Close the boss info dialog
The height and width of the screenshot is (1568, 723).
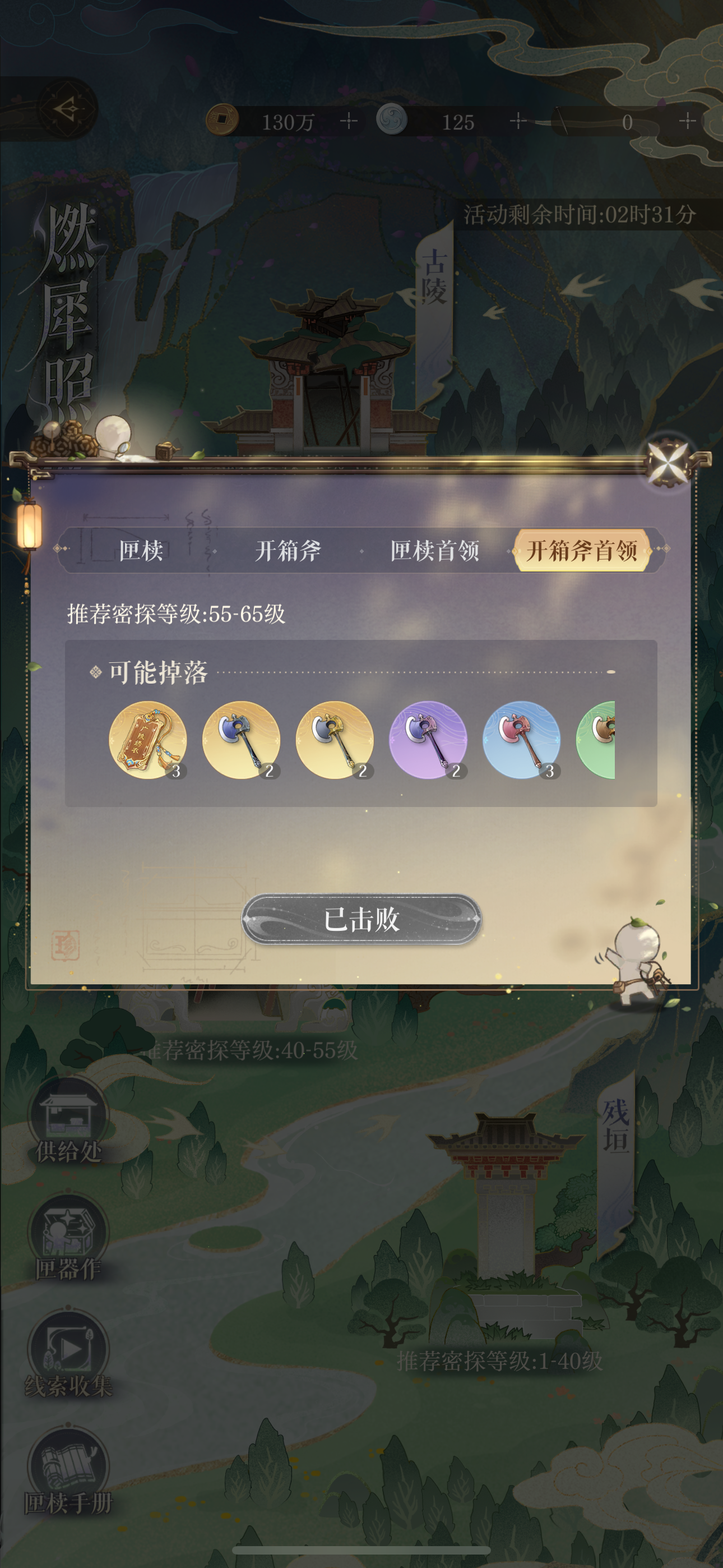click(x=667, y=463)
